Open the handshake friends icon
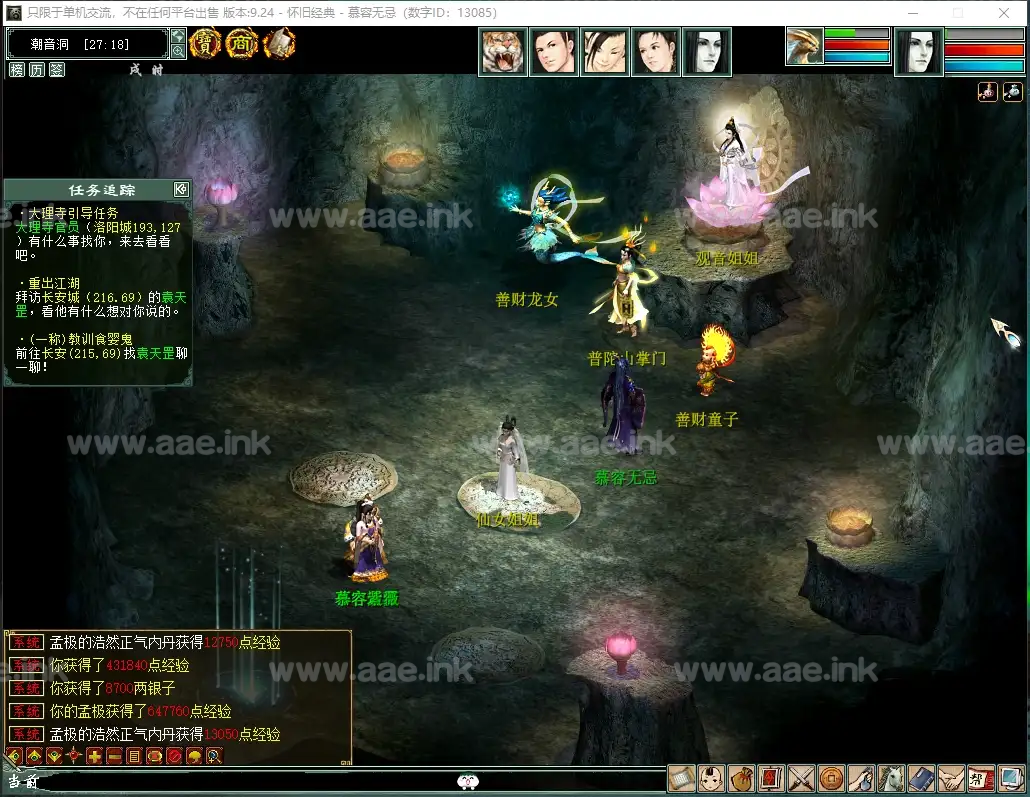The height and width of the screenshot is (797, 1030). pos(951,779)
